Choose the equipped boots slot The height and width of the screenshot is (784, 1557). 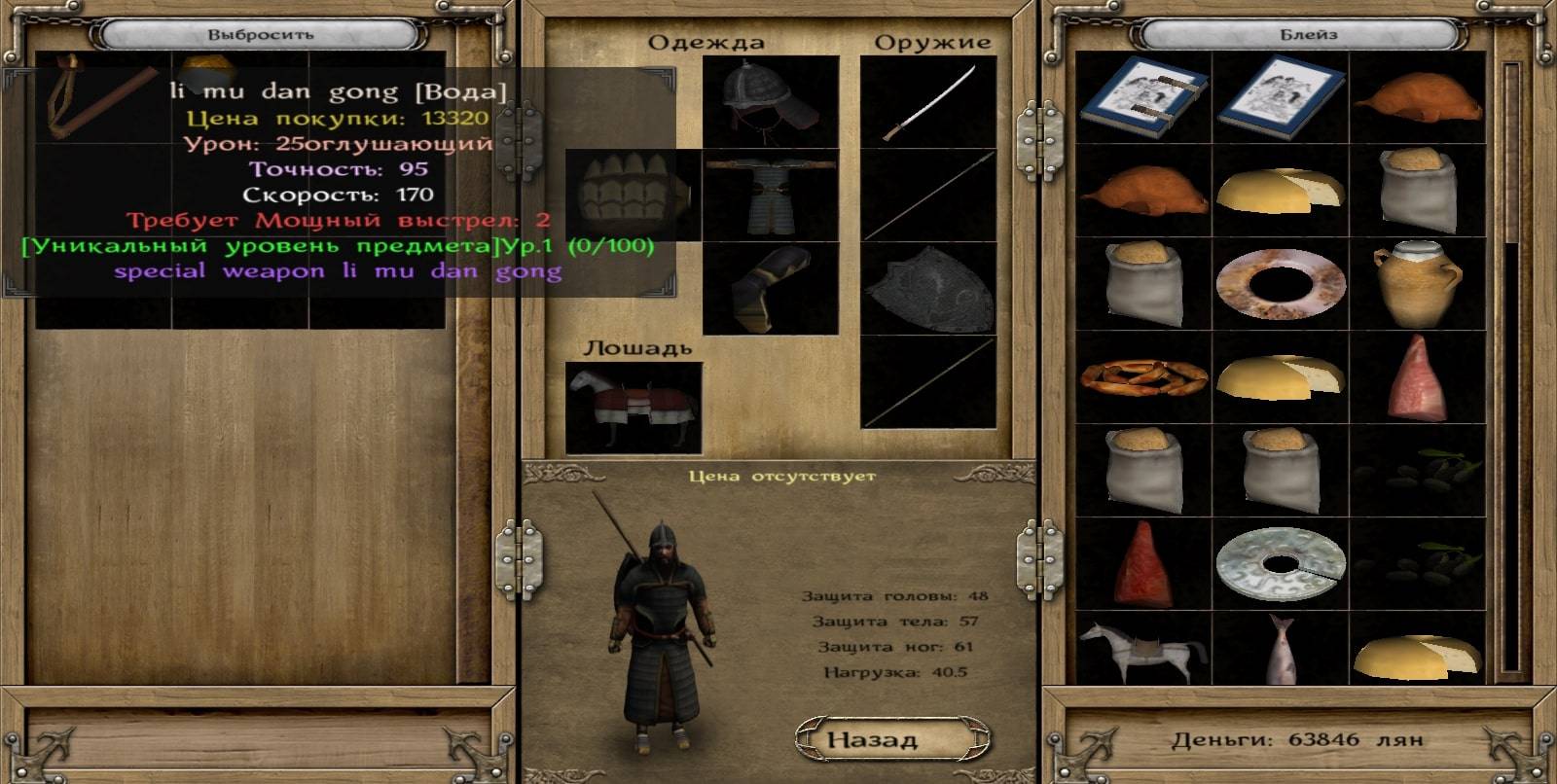tap(771, 288)
